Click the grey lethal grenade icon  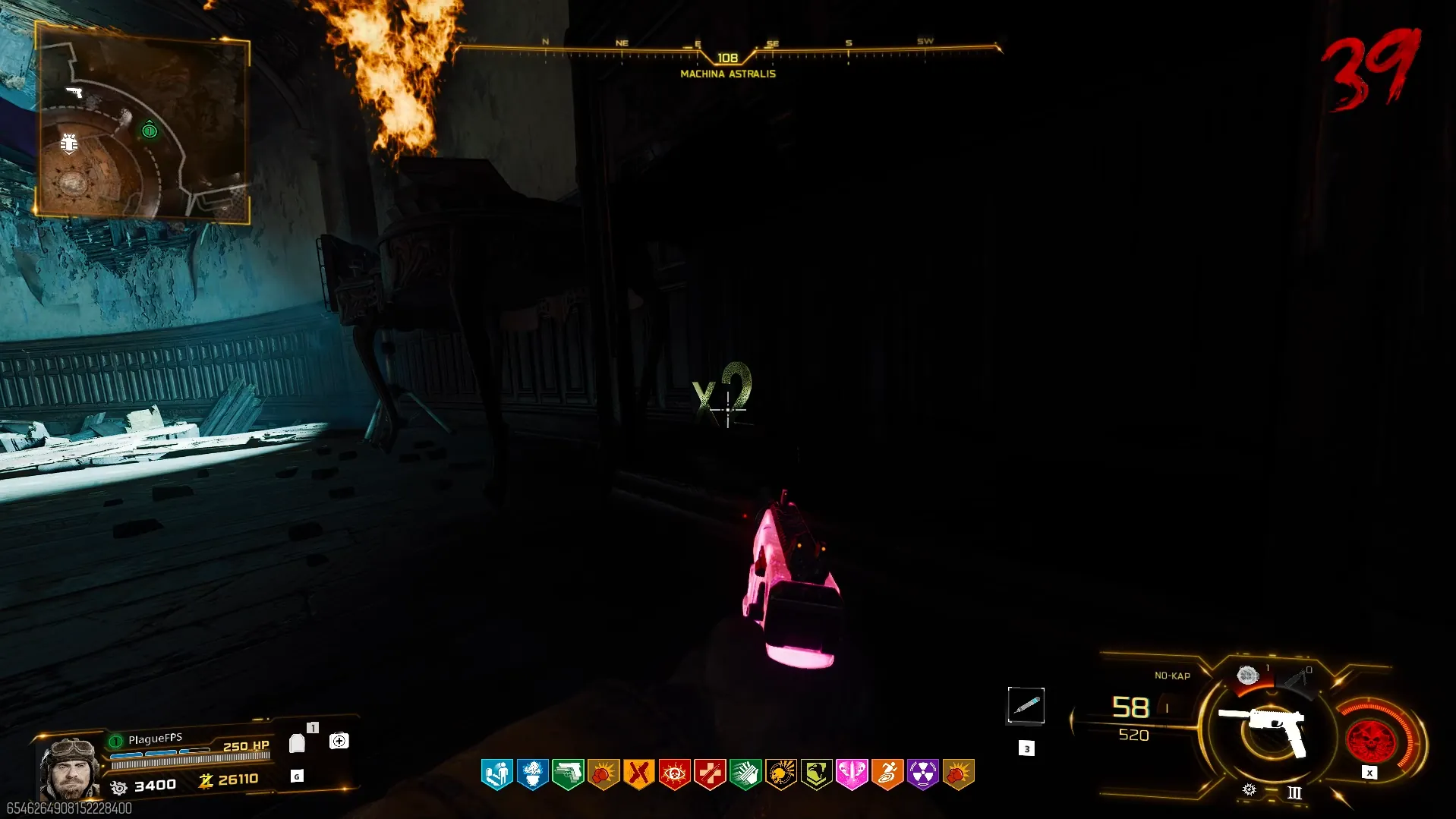click(1247, 675)
